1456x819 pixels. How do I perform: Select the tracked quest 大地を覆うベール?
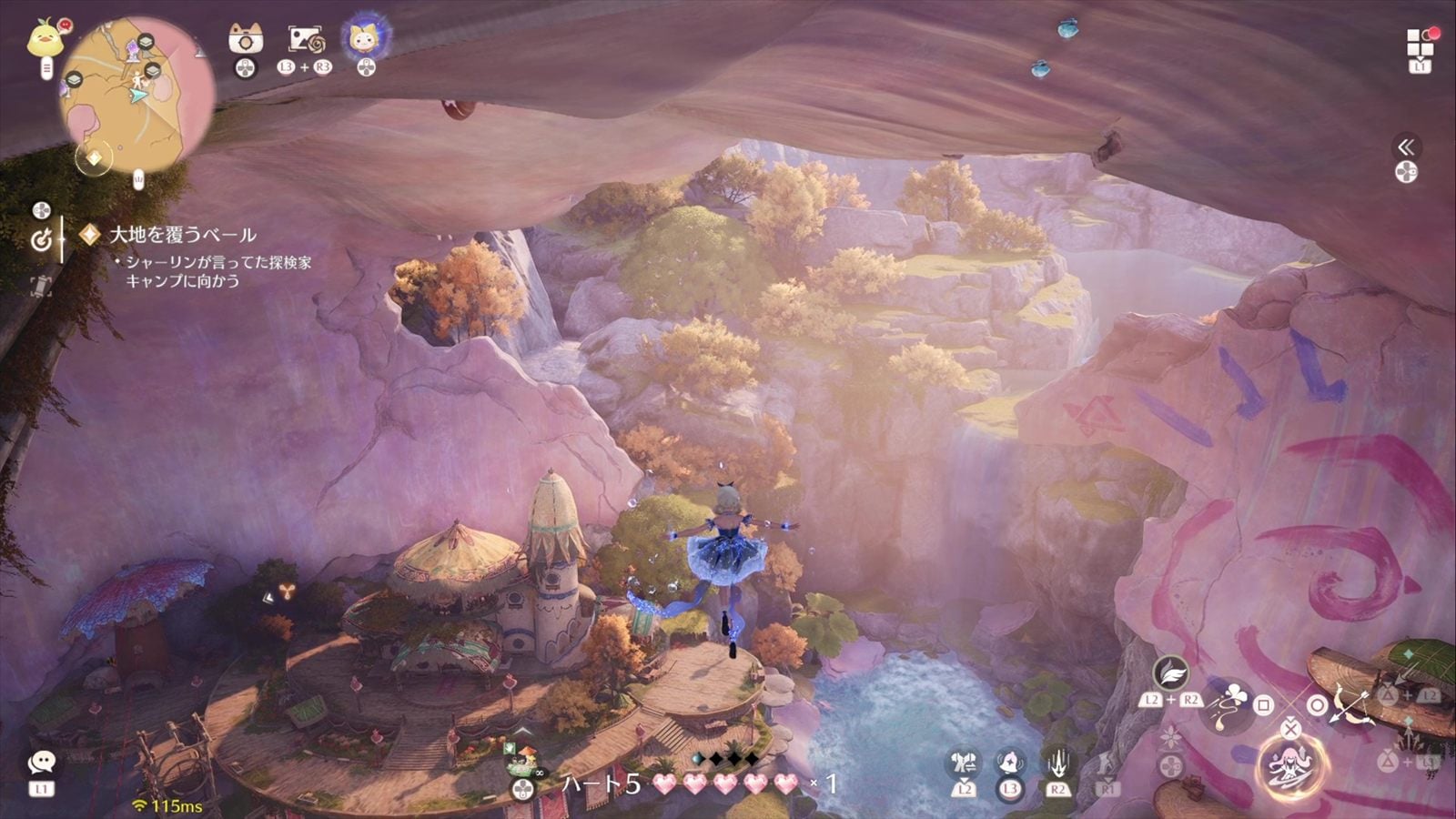click(x=182, y=235)
